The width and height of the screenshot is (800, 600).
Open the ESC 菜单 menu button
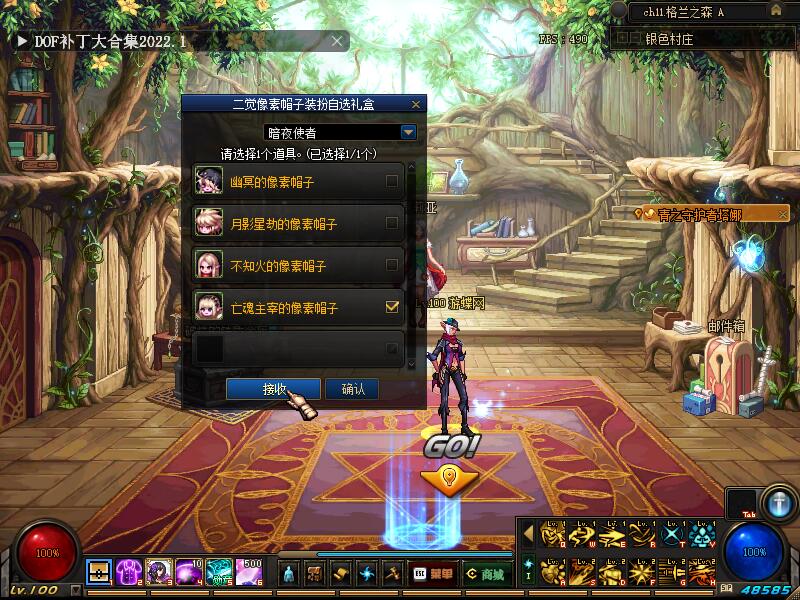(435, 574)
